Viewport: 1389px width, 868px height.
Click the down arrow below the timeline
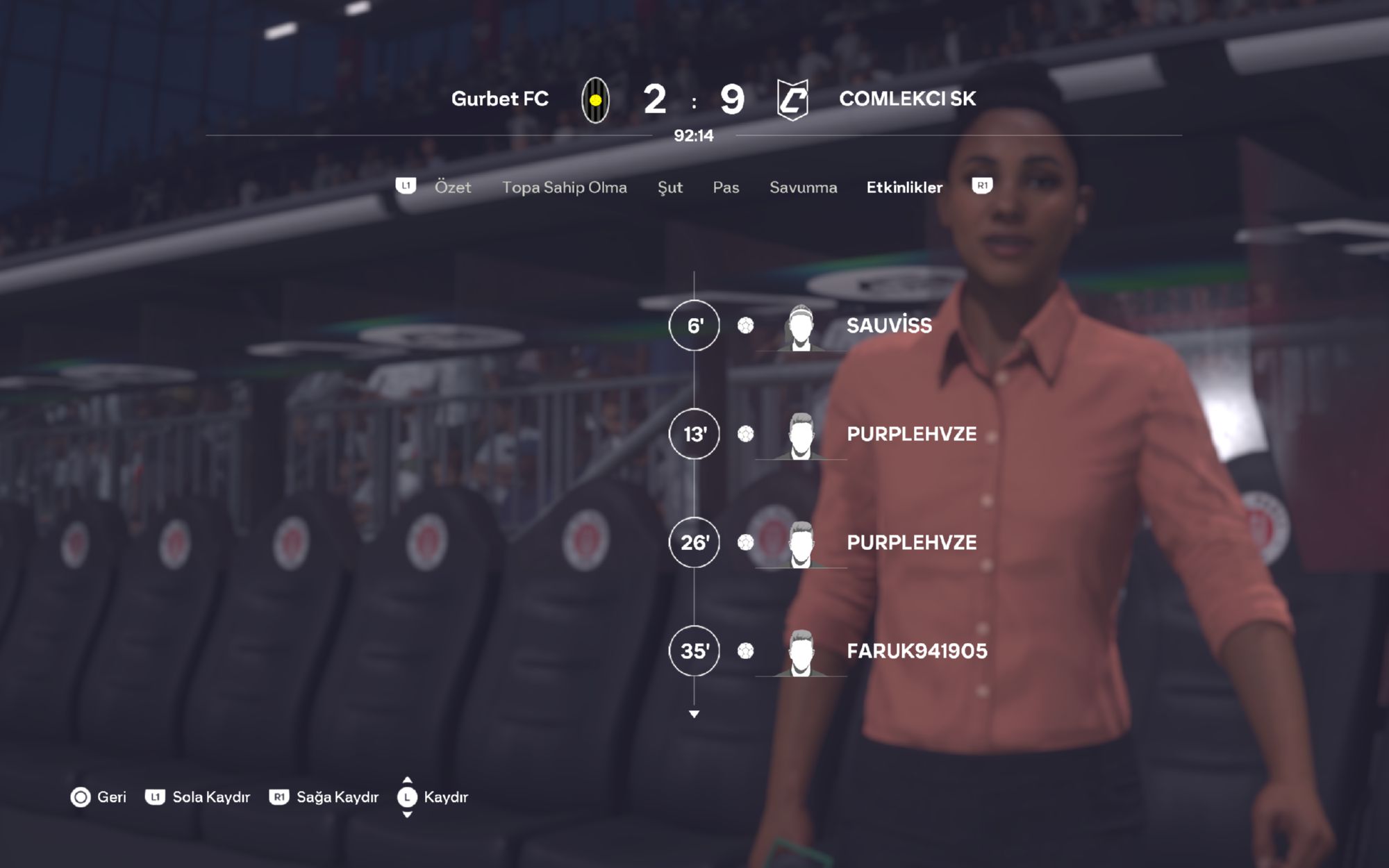click(694, 714)
